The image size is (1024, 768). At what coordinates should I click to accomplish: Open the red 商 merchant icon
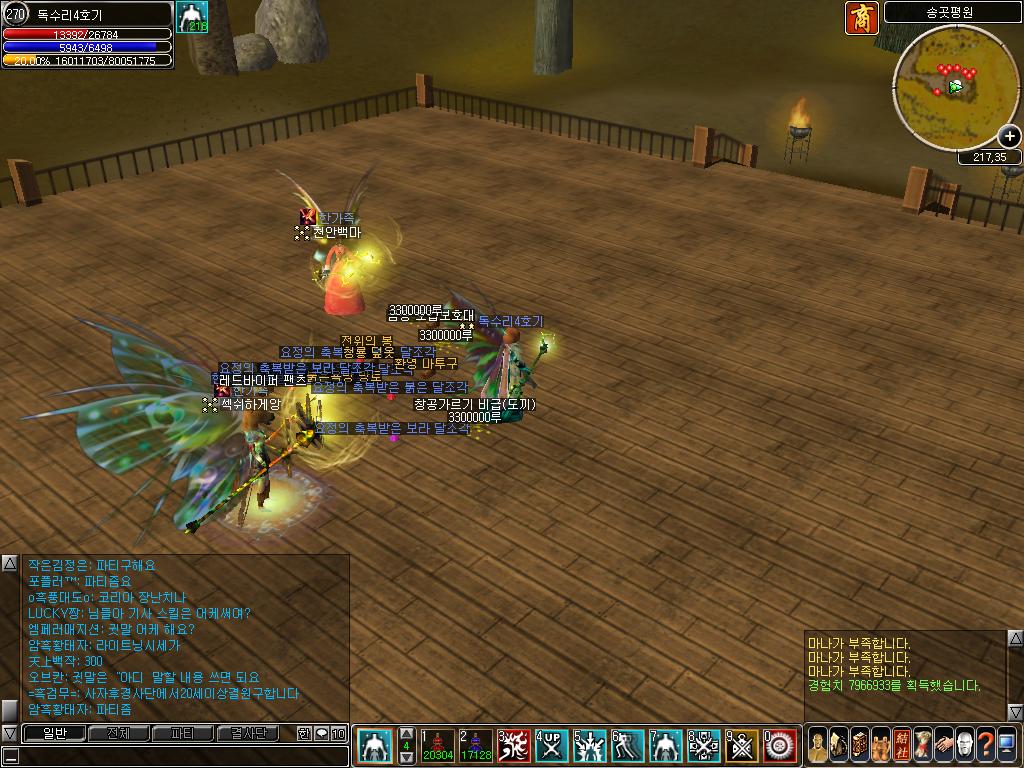pos(861,18)
